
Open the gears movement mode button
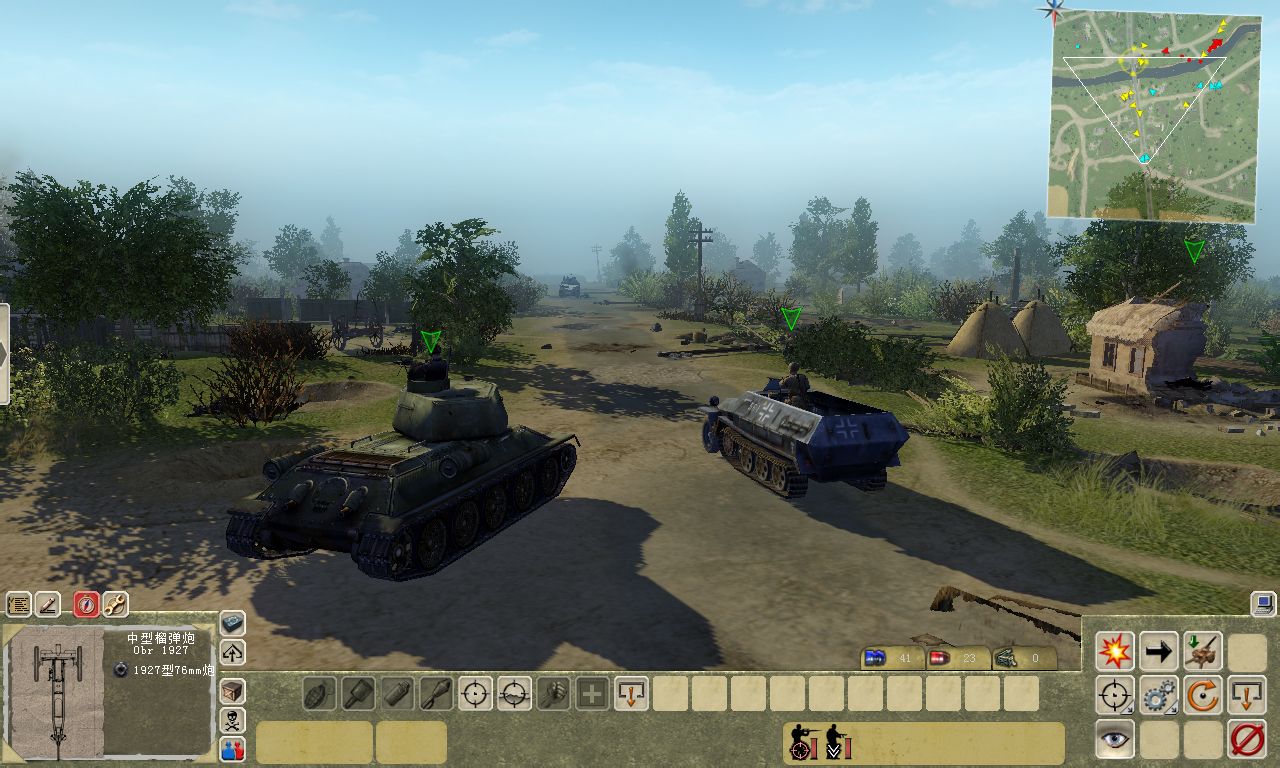pyautogui.click(x=1159, y=695)
